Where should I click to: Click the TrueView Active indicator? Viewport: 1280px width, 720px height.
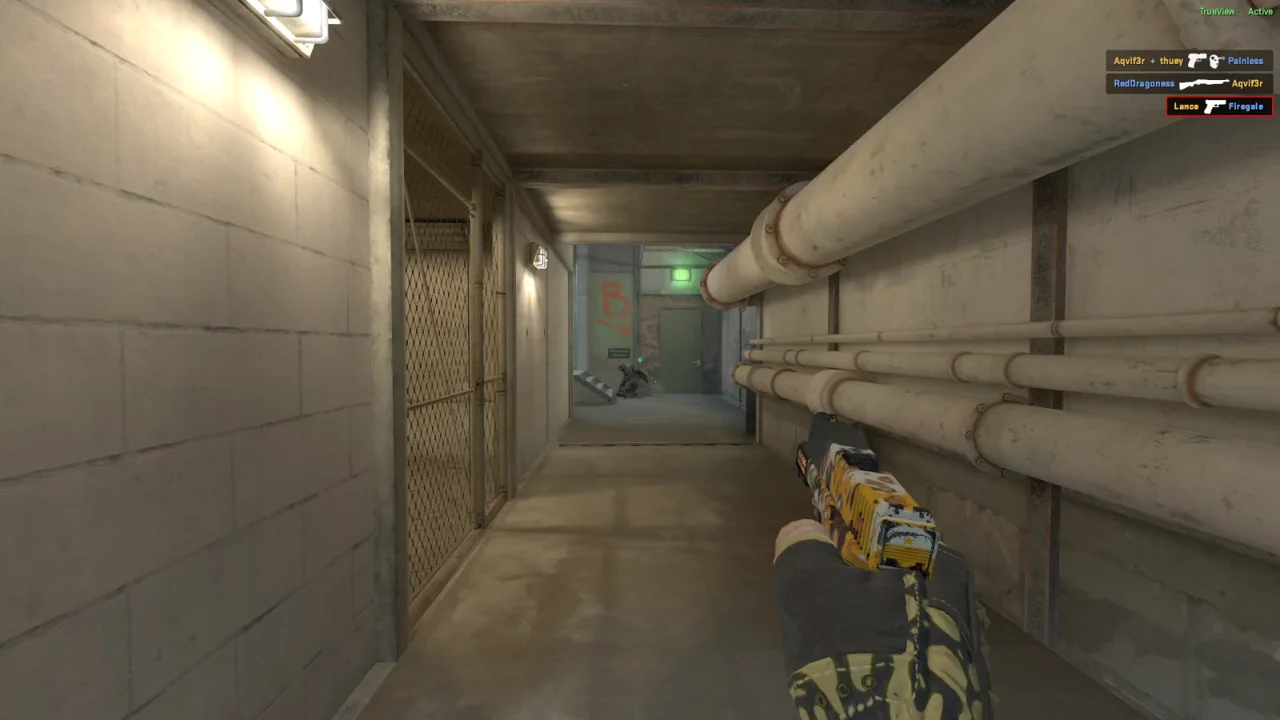click(x=1236, y=12)
